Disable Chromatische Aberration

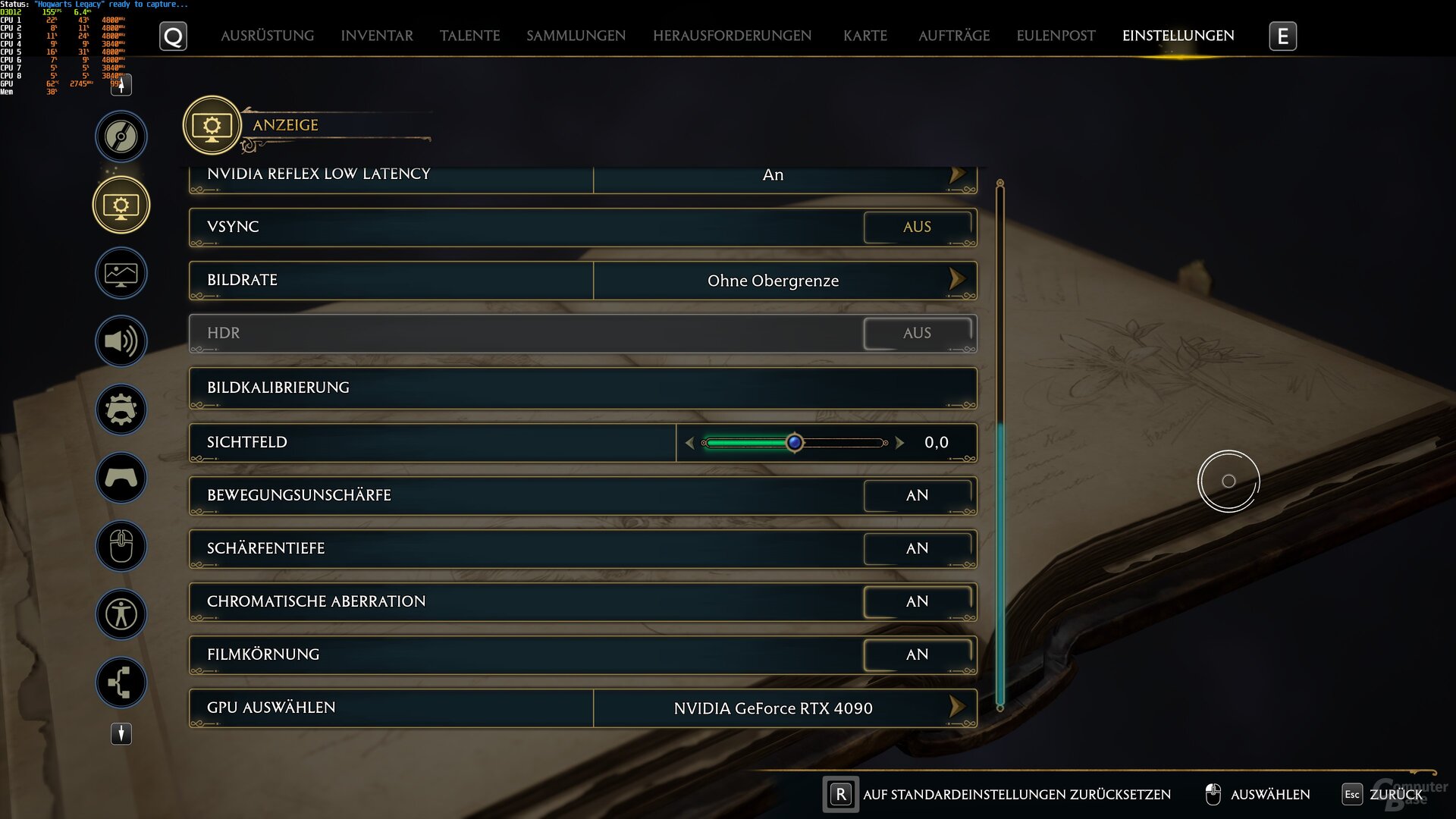pos(917,601)
